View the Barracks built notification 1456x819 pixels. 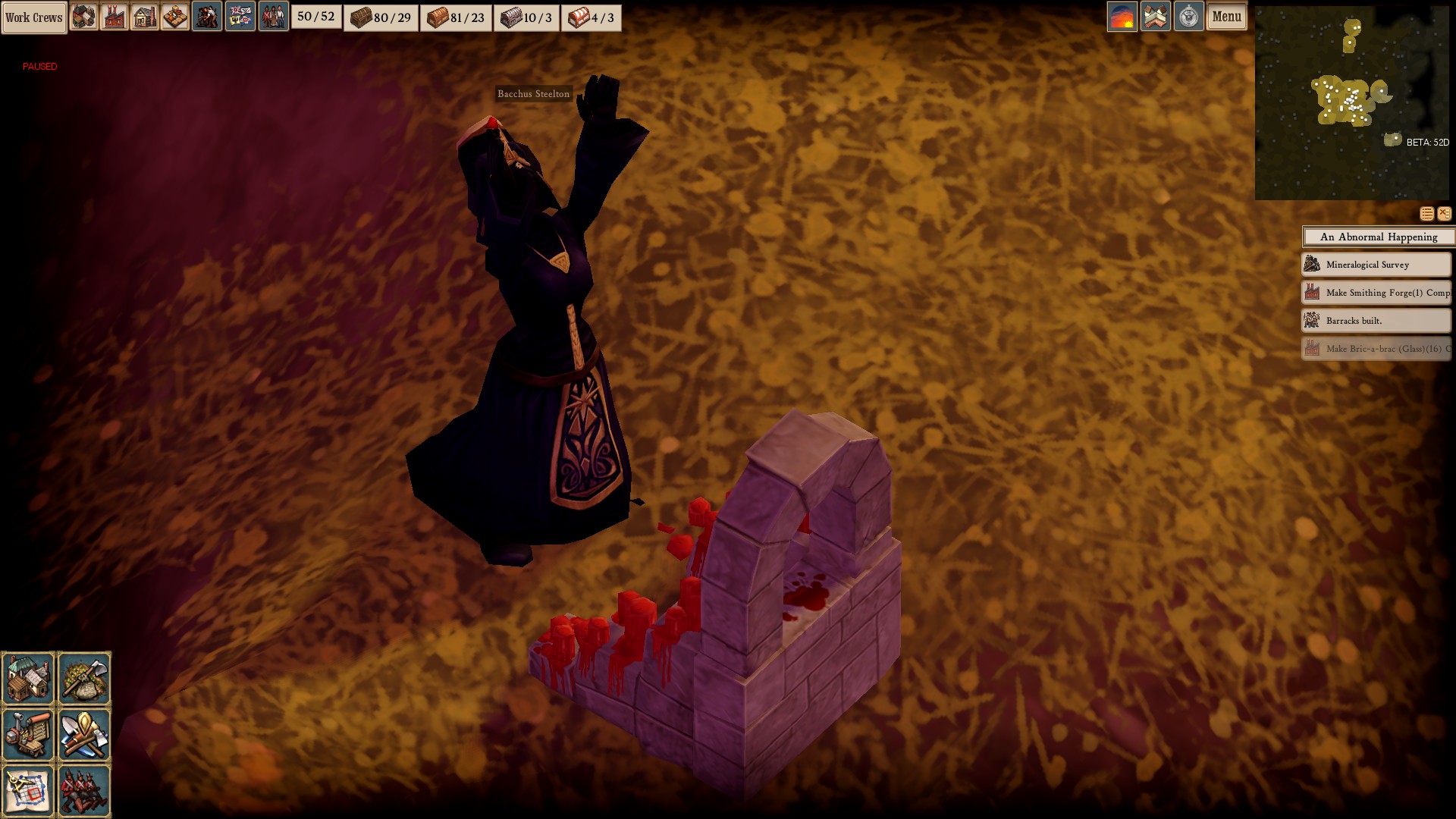click(x=1376, y=321)
